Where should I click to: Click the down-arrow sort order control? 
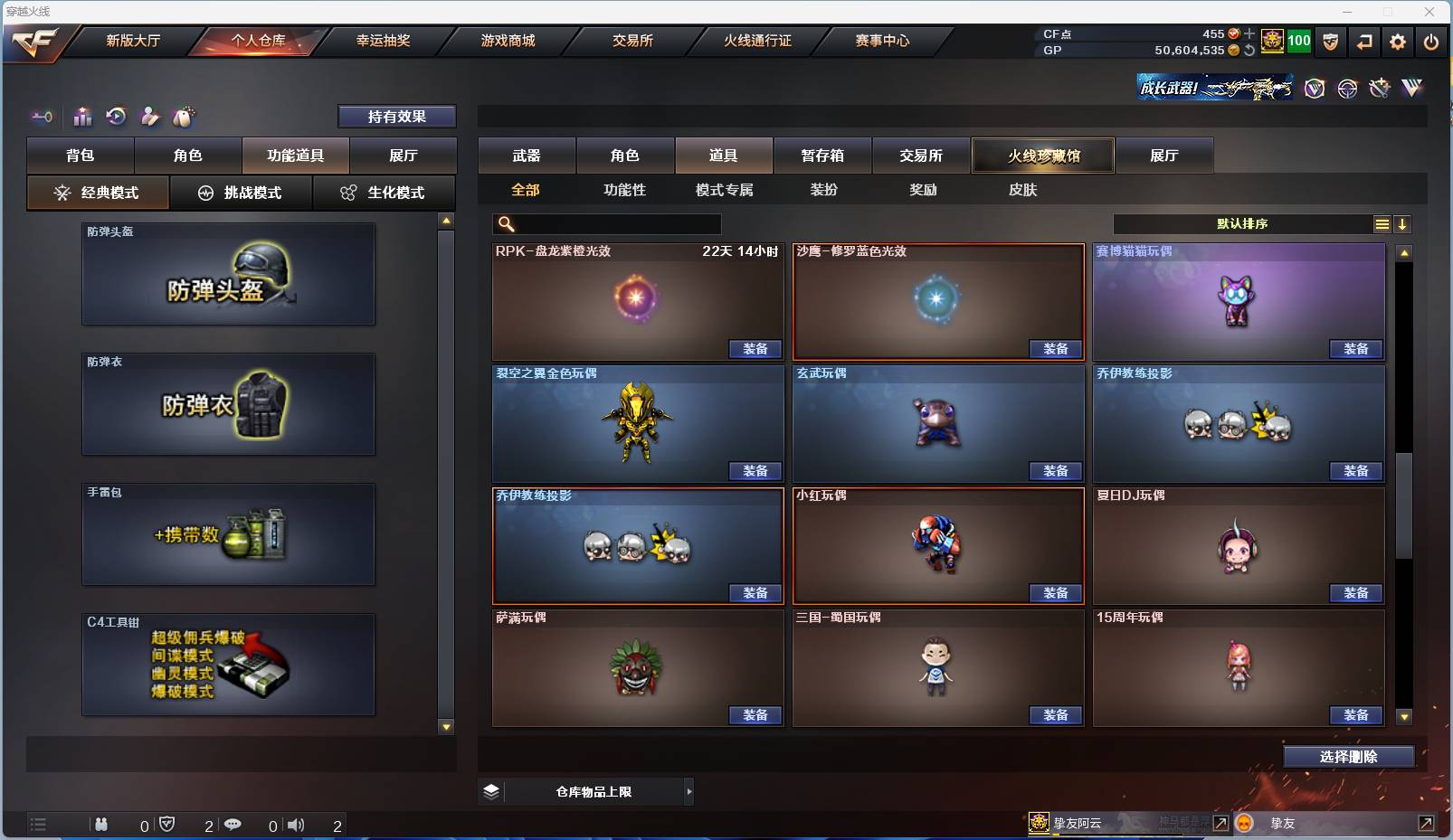pos(1402,223)
